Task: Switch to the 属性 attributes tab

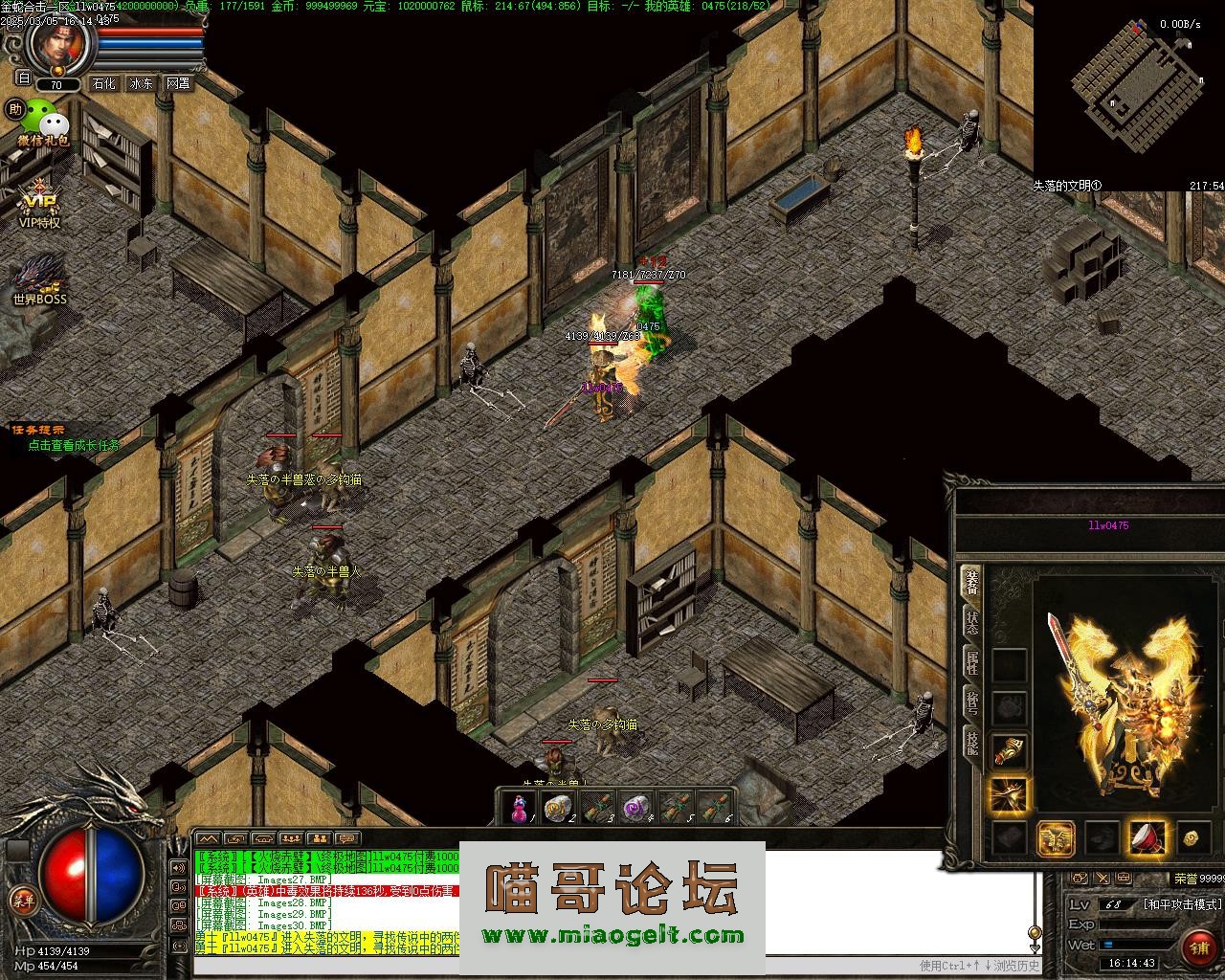Action: tap(971, 661)
